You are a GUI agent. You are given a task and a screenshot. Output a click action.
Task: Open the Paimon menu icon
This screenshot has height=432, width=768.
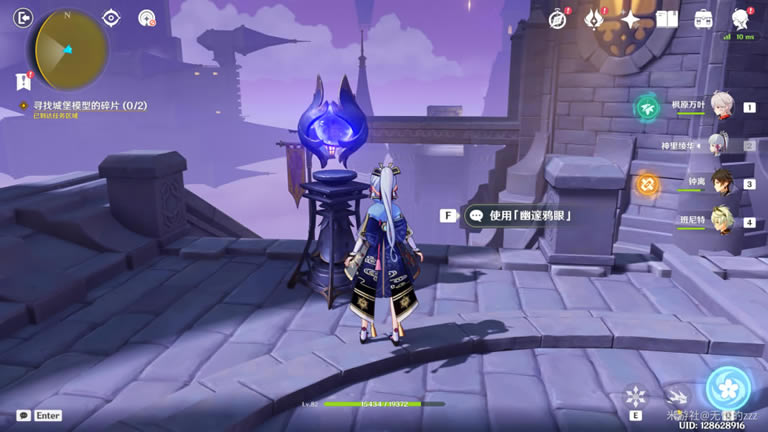coord(741,19)
